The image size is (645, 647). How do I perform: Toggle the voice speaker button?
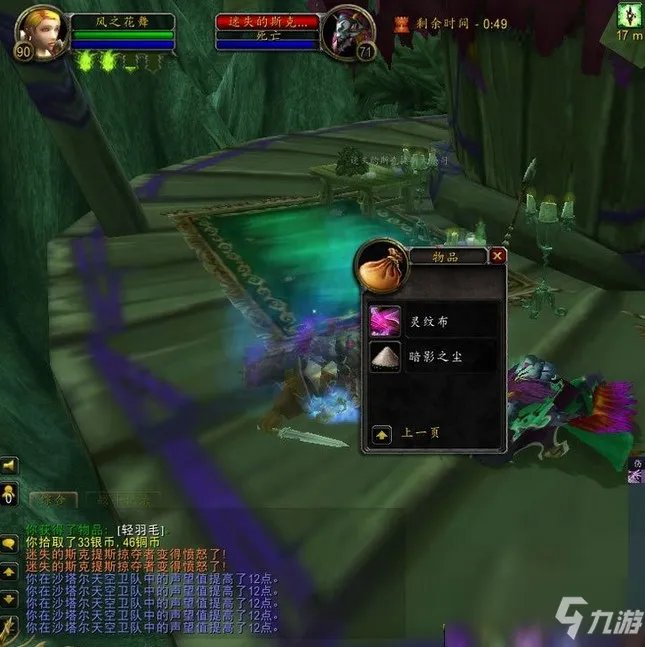pos(9,466)
